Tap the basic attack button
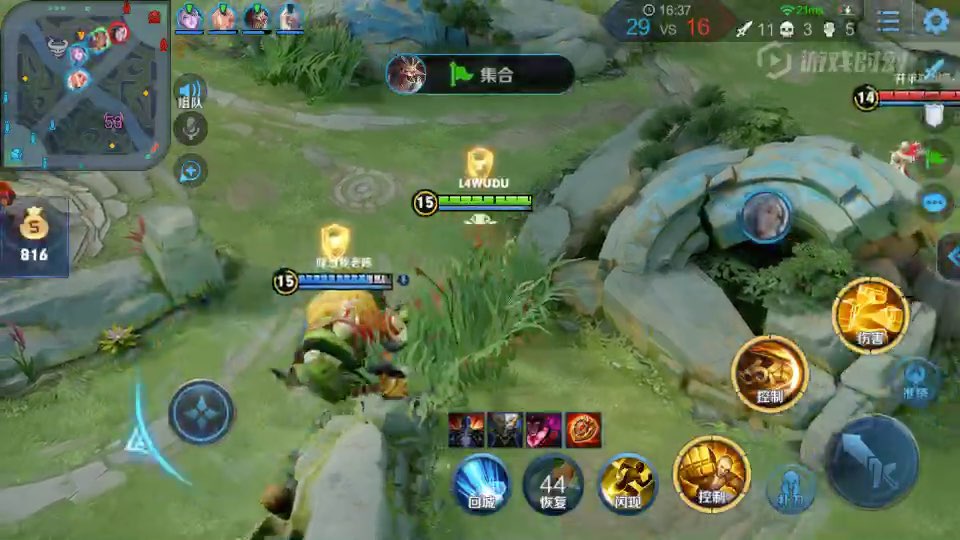 (872, 461)
